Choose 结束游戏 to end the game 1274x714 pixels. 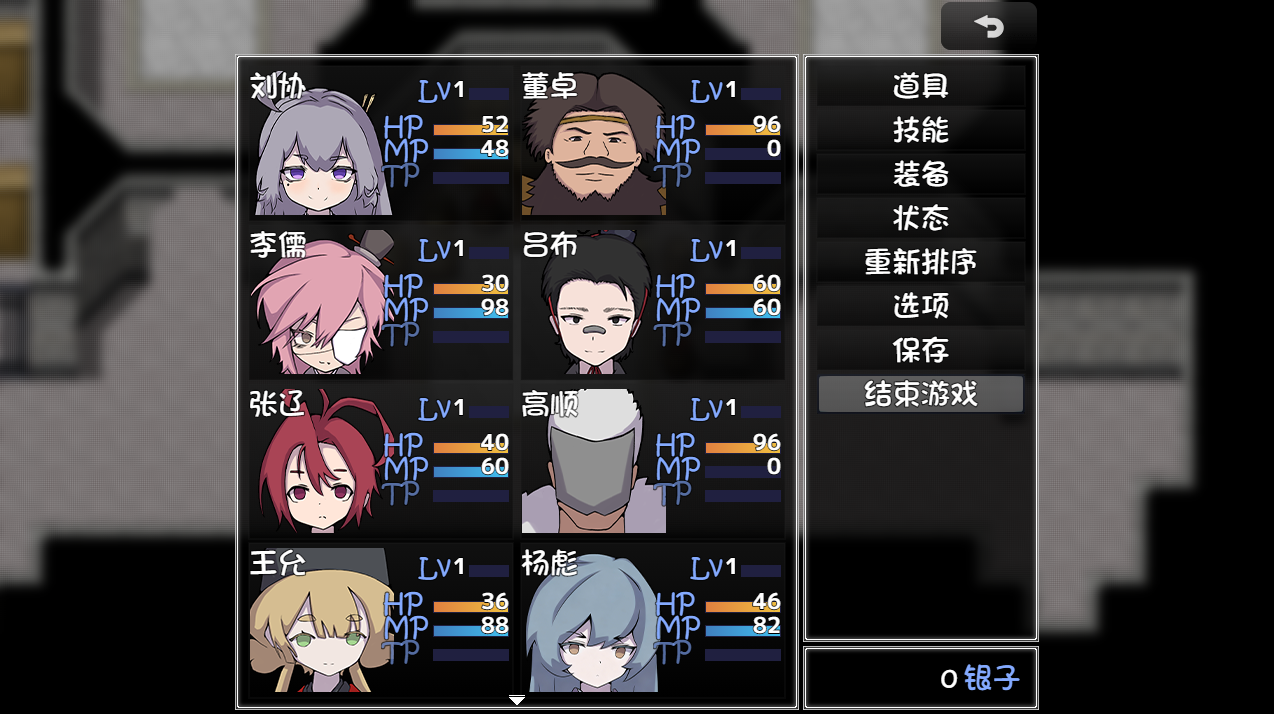[x=920, y=394]
